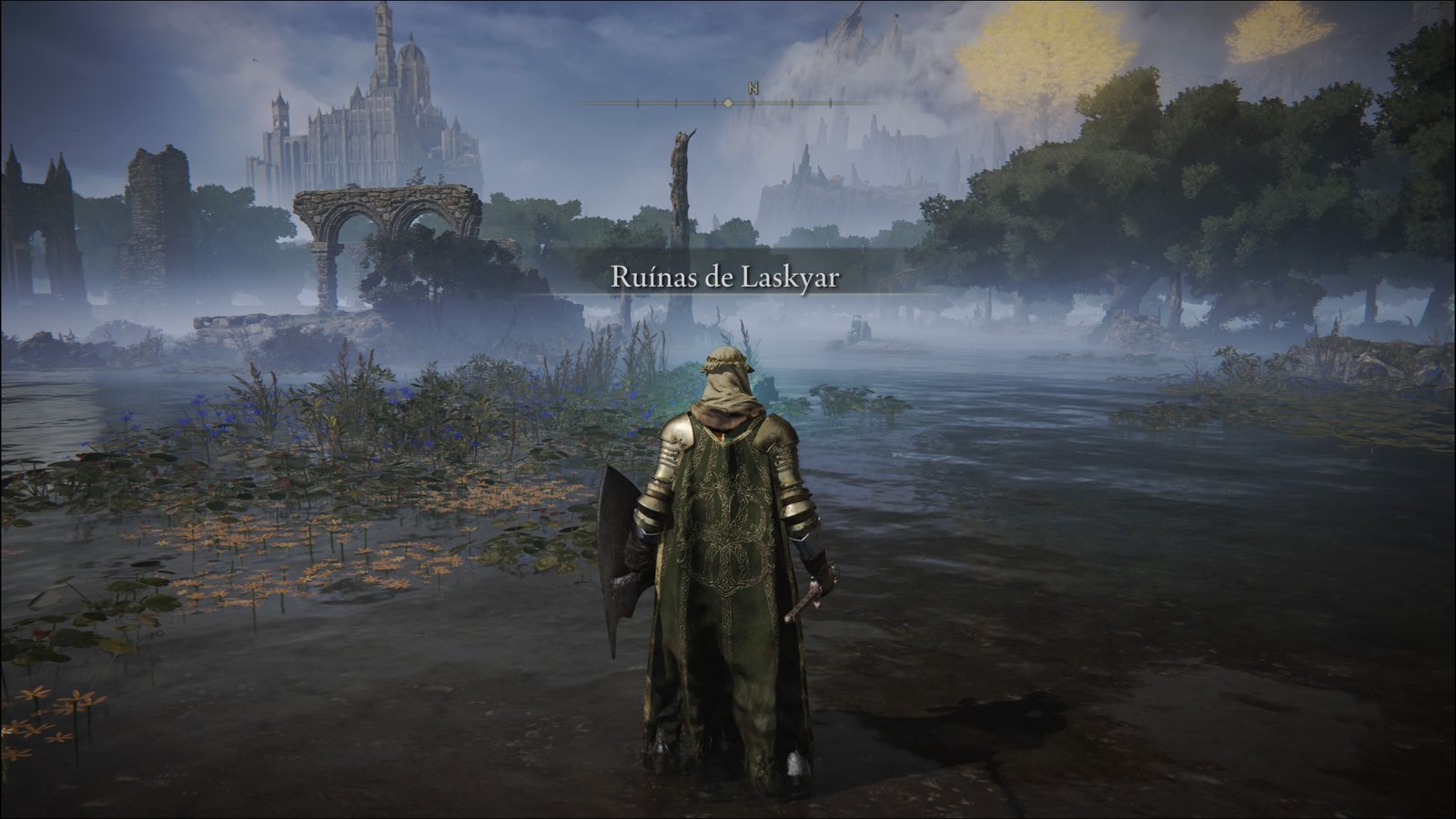Click the north indicator on the compass
Screen dimensions: 1456x819
[753, 88]
